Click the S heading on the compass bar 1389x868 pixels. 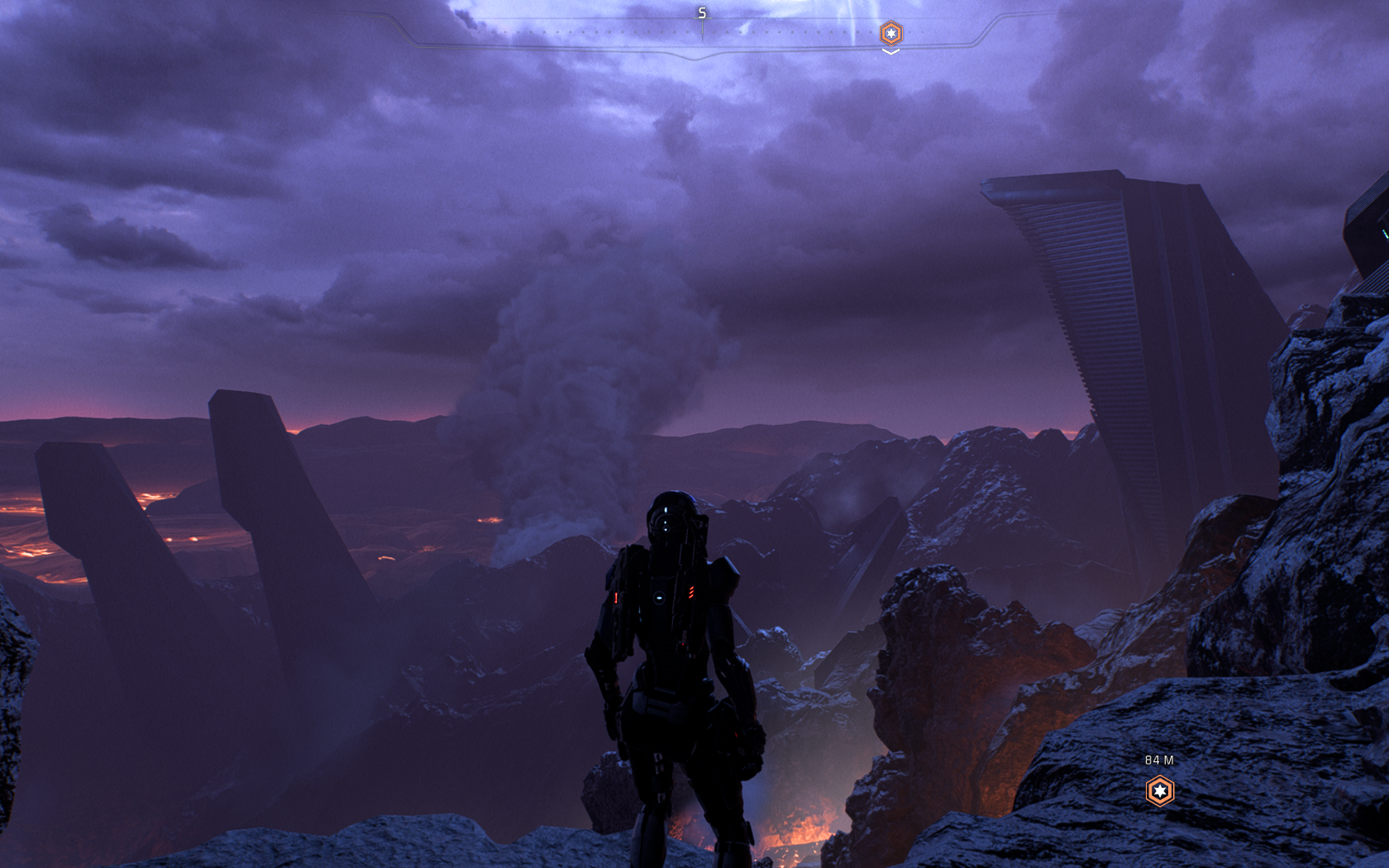click(x=702, y=13)
